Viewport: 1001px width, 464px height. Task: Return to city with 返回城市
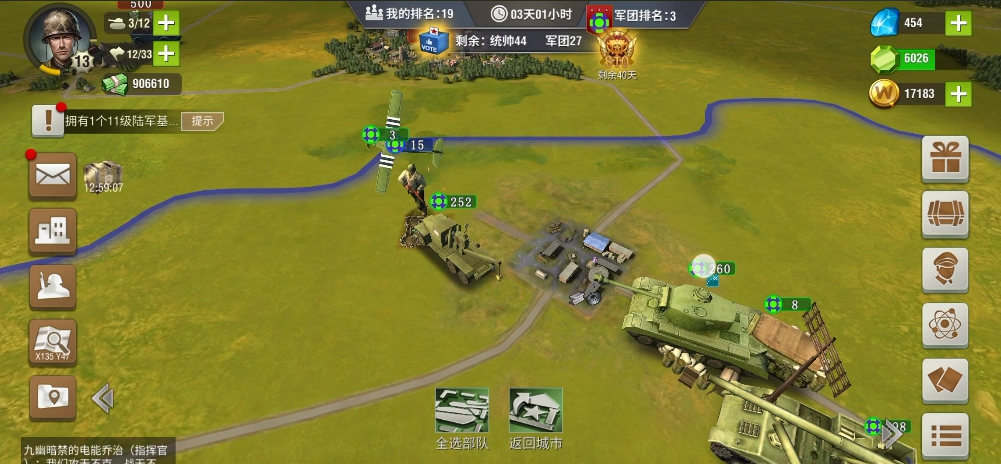(x=535, y=418)
